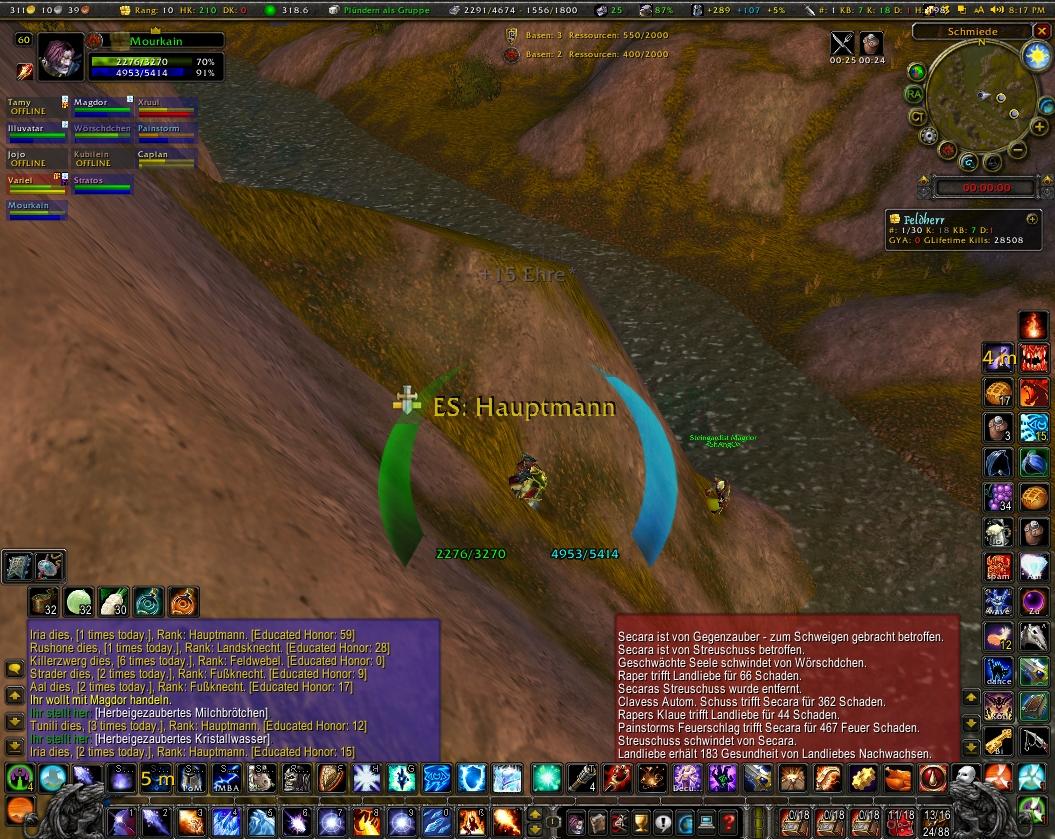Click the fire spell icon above the 4 m timer
1055x839 pixels.
click(x=1033, y=326)
